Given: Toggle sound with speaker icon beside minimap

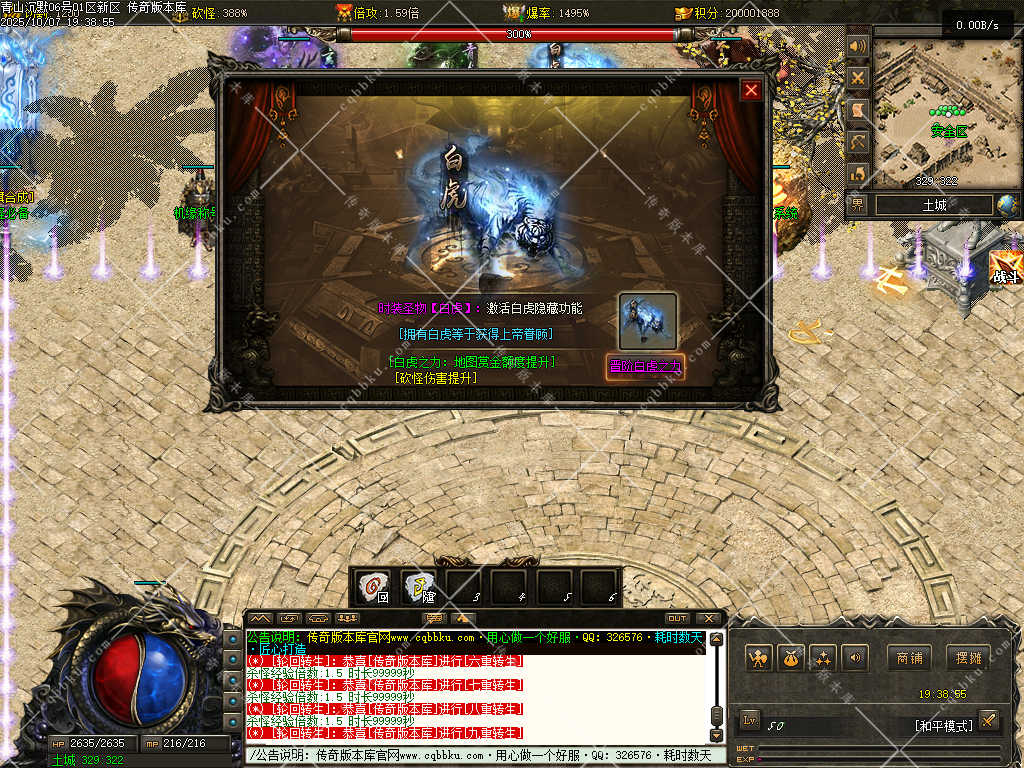Looking at the screenshot, I should pyautogui.click(x=857, y=47).
